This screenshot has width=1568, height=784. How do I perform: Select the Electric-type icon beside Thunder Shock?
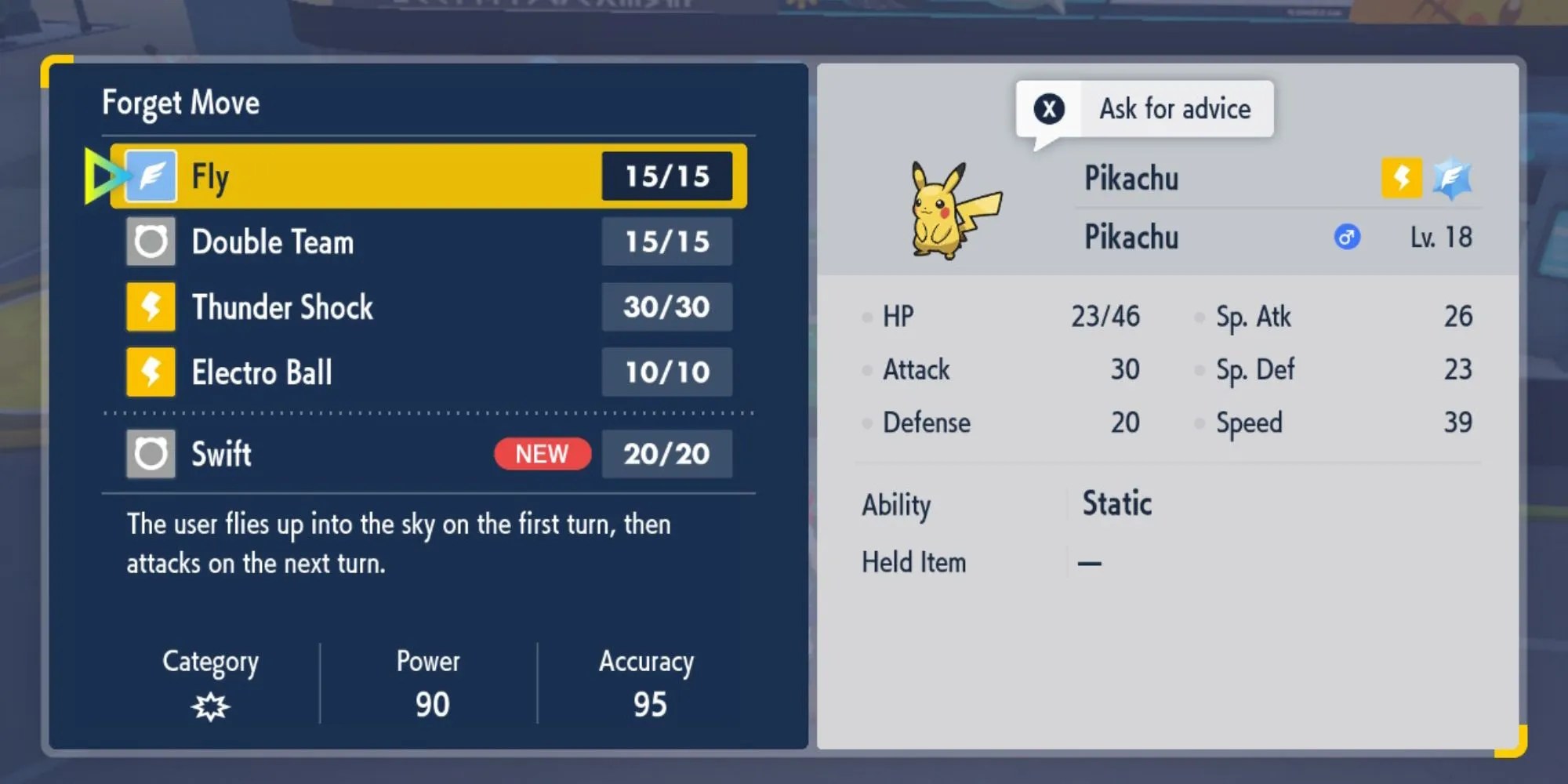[x=150, y=307]
